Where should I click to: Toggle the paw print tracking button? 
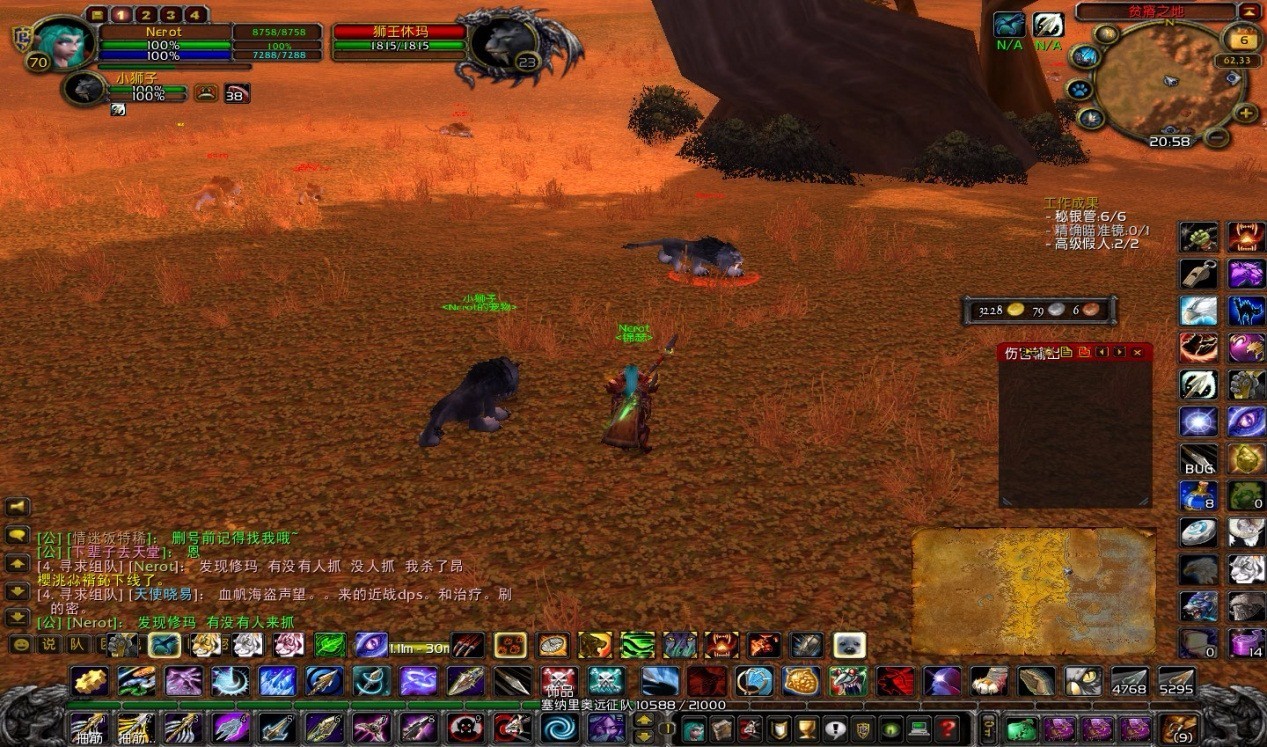coord(1080,90)
